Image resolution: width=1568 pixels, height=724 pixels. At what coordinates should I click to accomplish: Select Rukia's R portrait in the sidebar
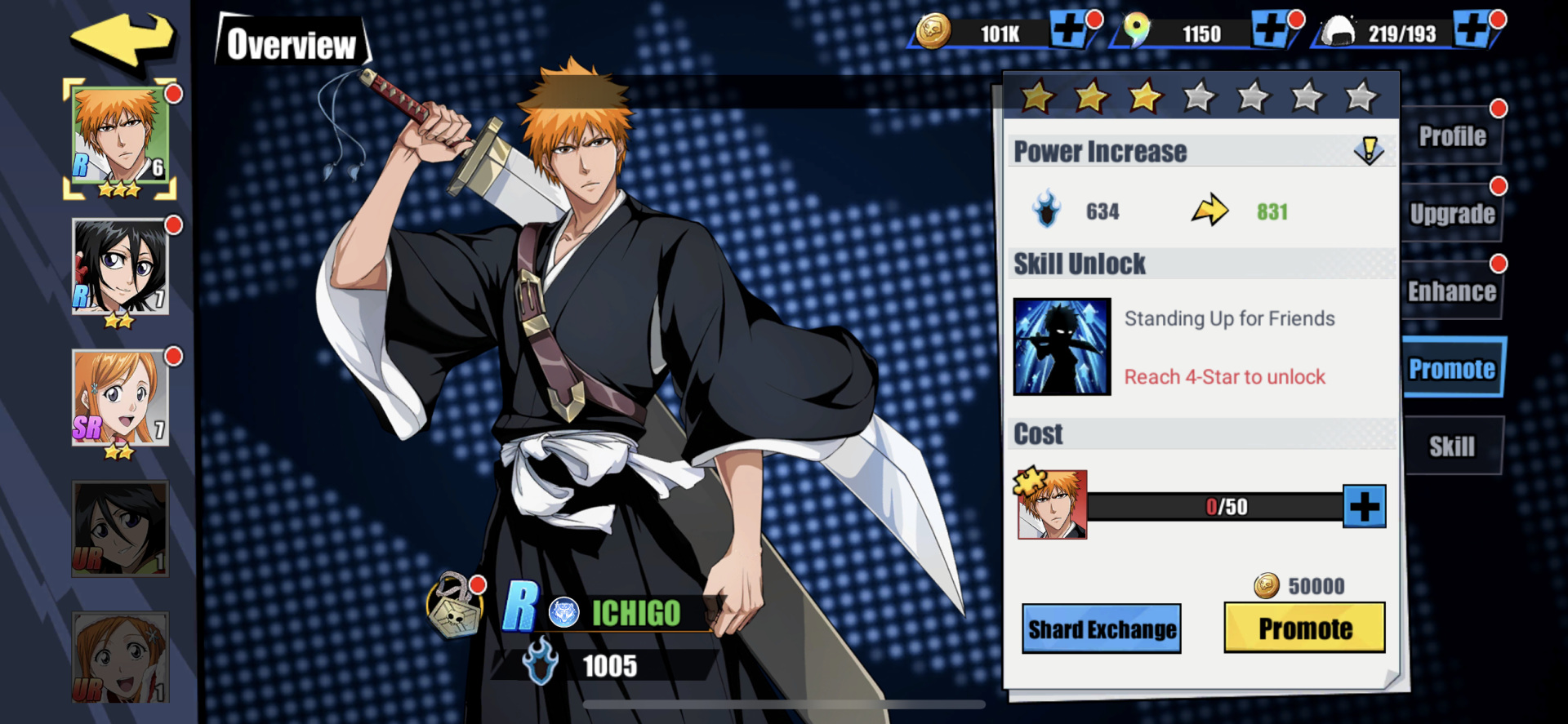pyautogui.click(x=119, y=267)
